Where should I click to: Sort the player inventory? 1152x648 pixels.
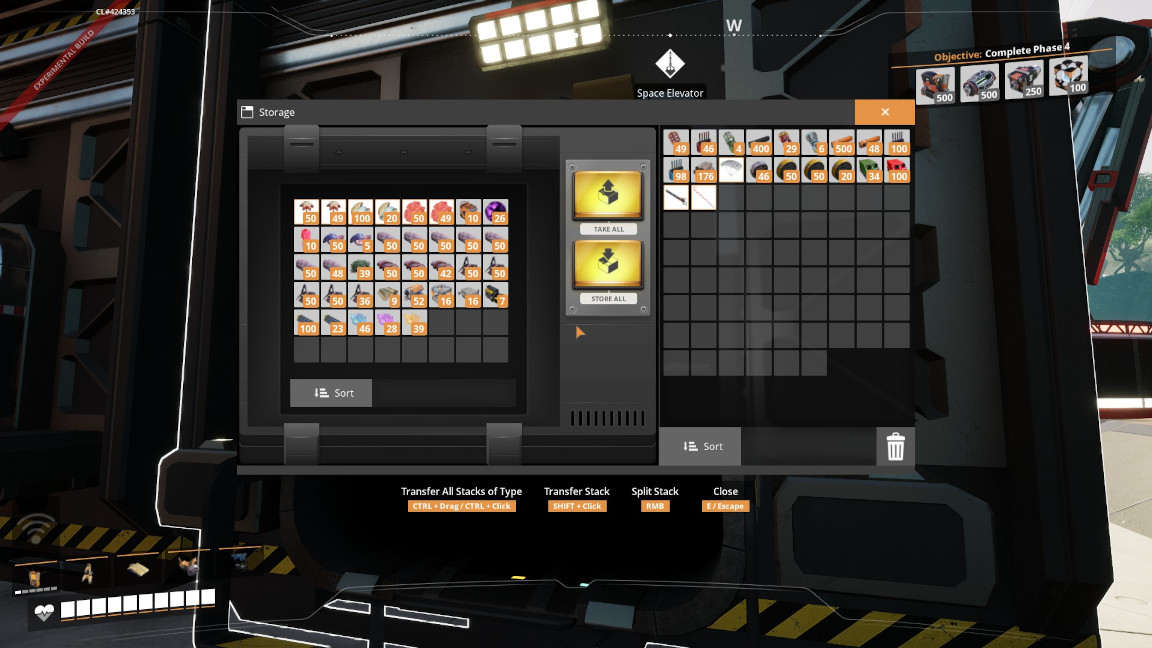point(700,446)
